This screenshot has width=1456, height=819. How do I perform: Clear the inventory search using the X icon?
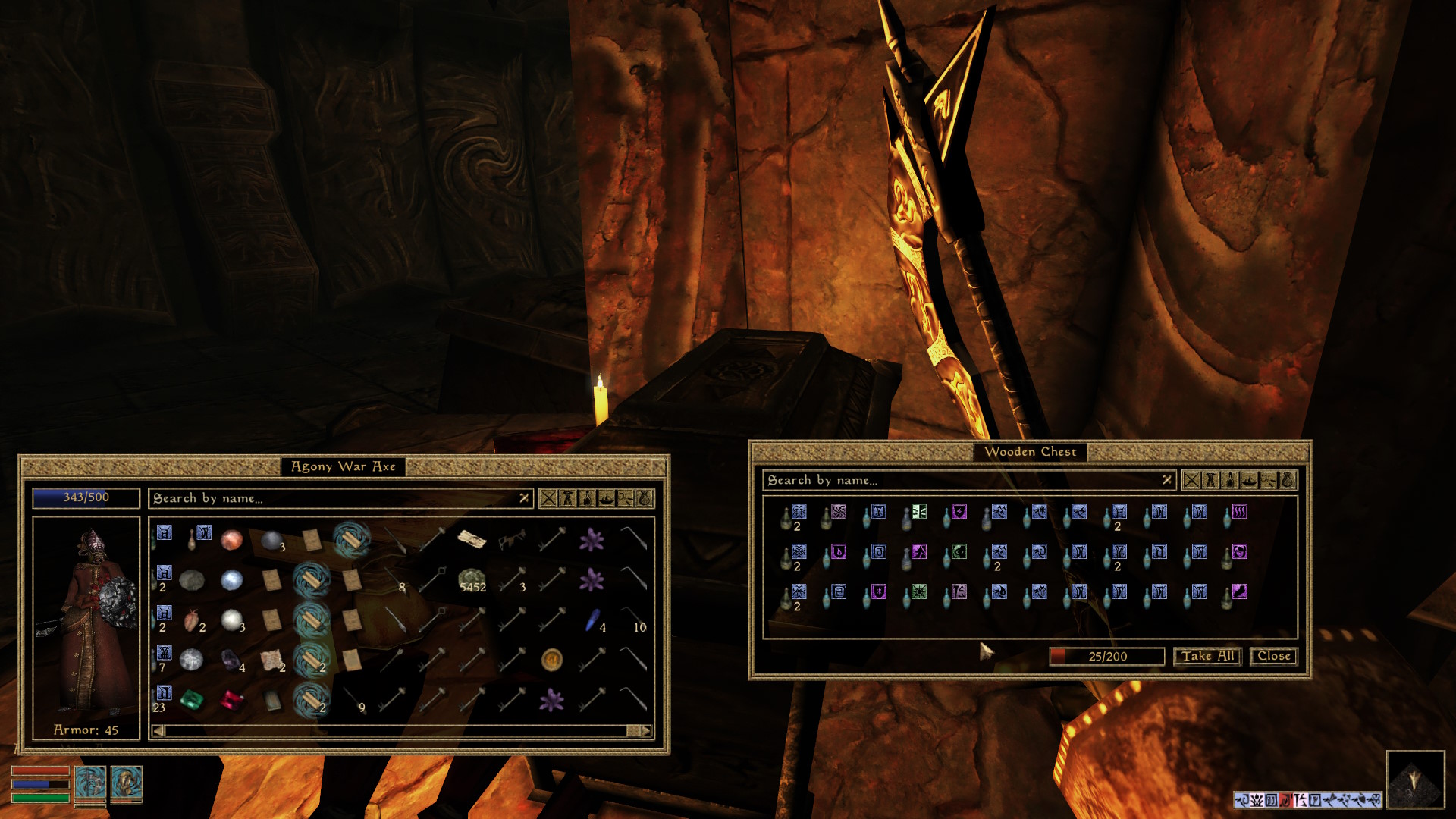click(x=524, y=498)
